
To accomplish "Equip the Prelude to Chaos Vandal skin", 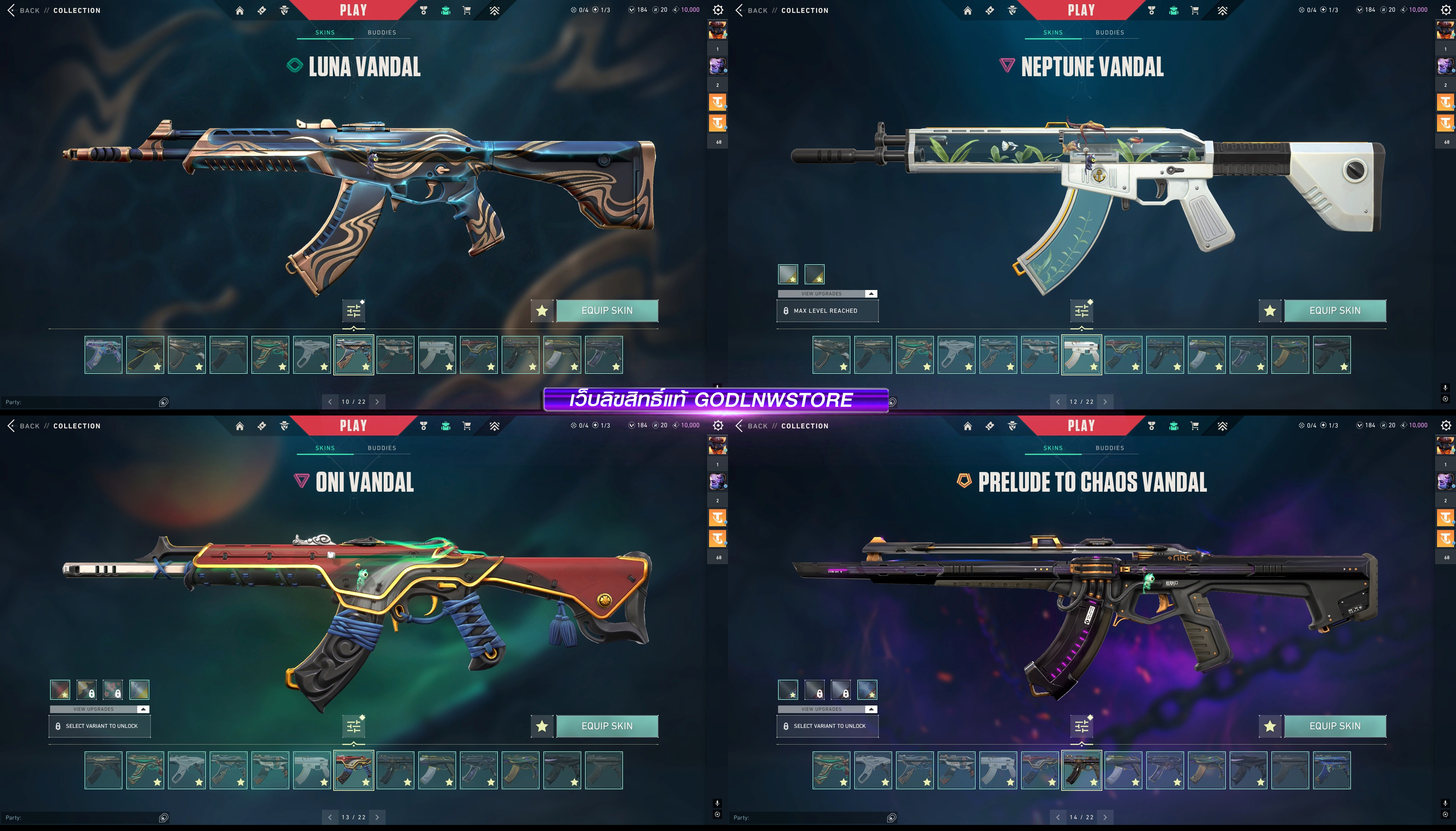I will [1334, 726].
